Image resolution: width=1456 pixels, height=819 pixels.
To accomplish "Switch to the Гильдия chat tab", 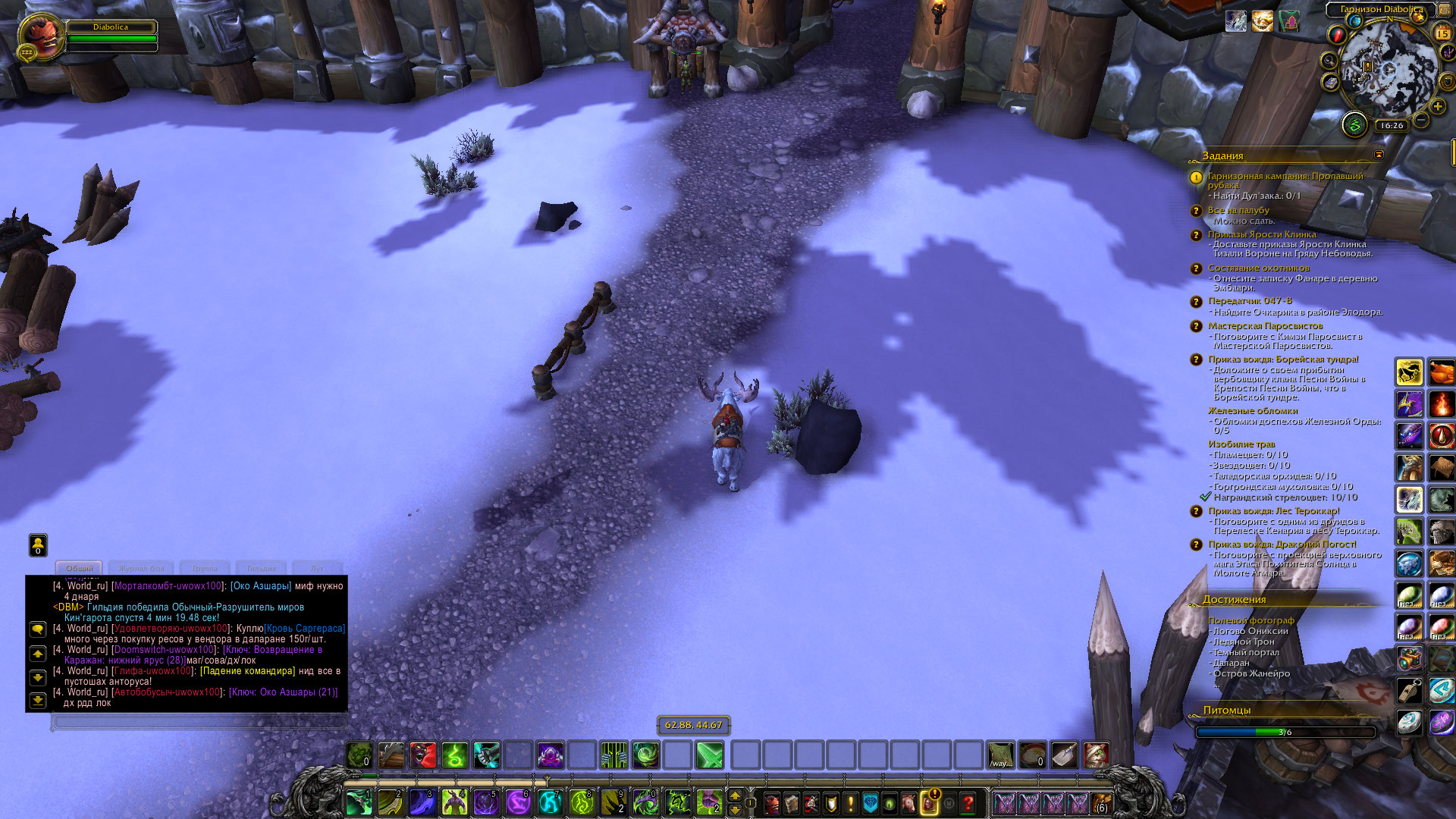I will pos(261,568).
